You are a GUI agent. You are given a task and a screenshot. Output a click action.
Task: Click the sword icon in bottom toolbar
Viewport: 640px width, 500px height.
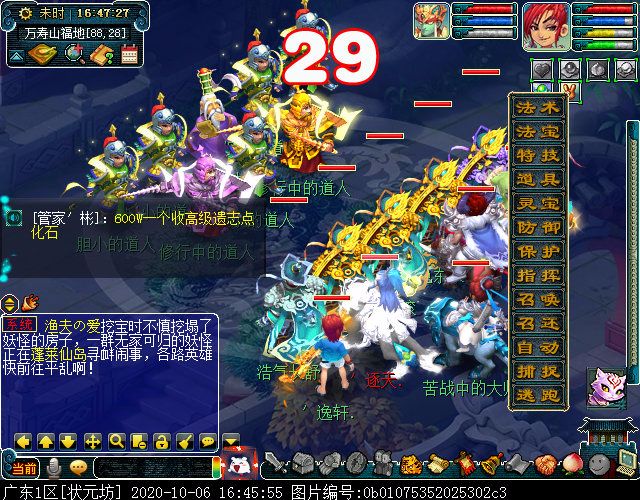pyautogui.click(x=275, y=464)
